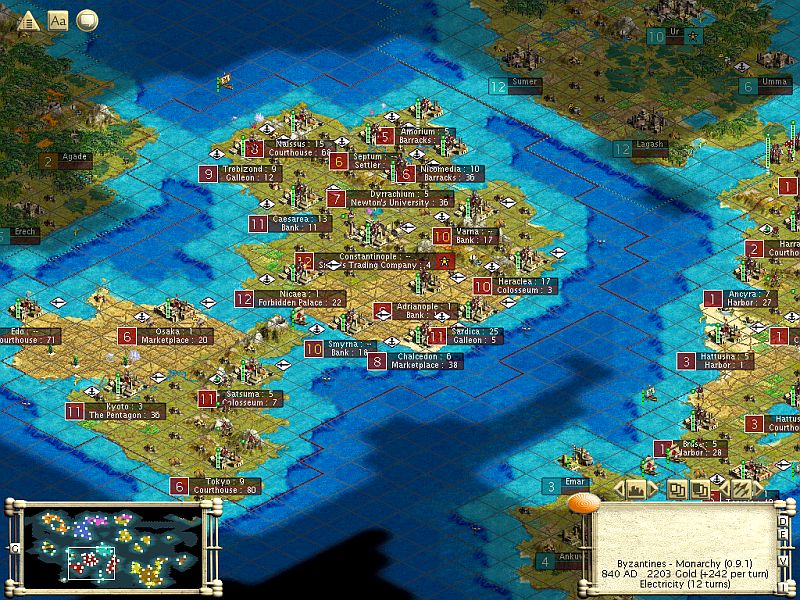Image resolution: width=800 pixels, height=600 pixels.
Task: Open the main menu pyramid icon
Action: click(28, 20)
